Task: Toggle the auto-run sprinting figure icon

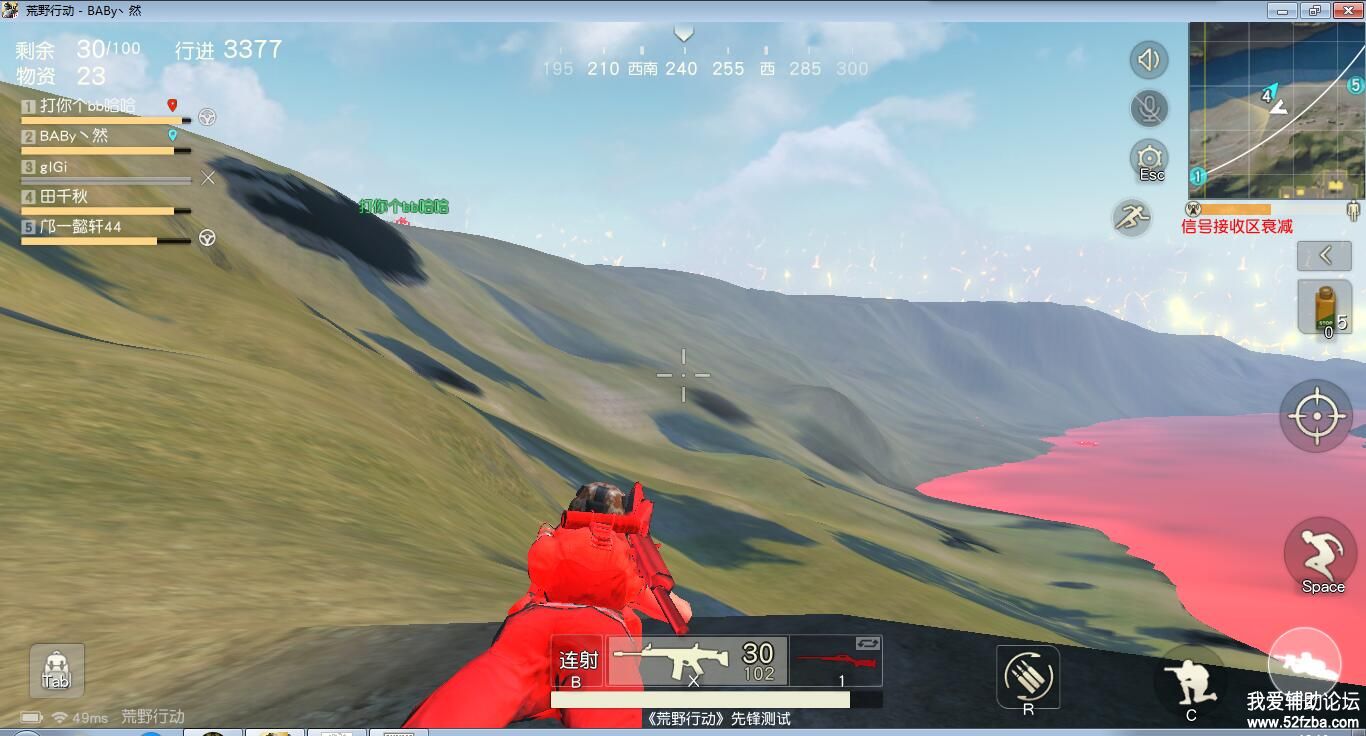Action: pos(1132,217)
